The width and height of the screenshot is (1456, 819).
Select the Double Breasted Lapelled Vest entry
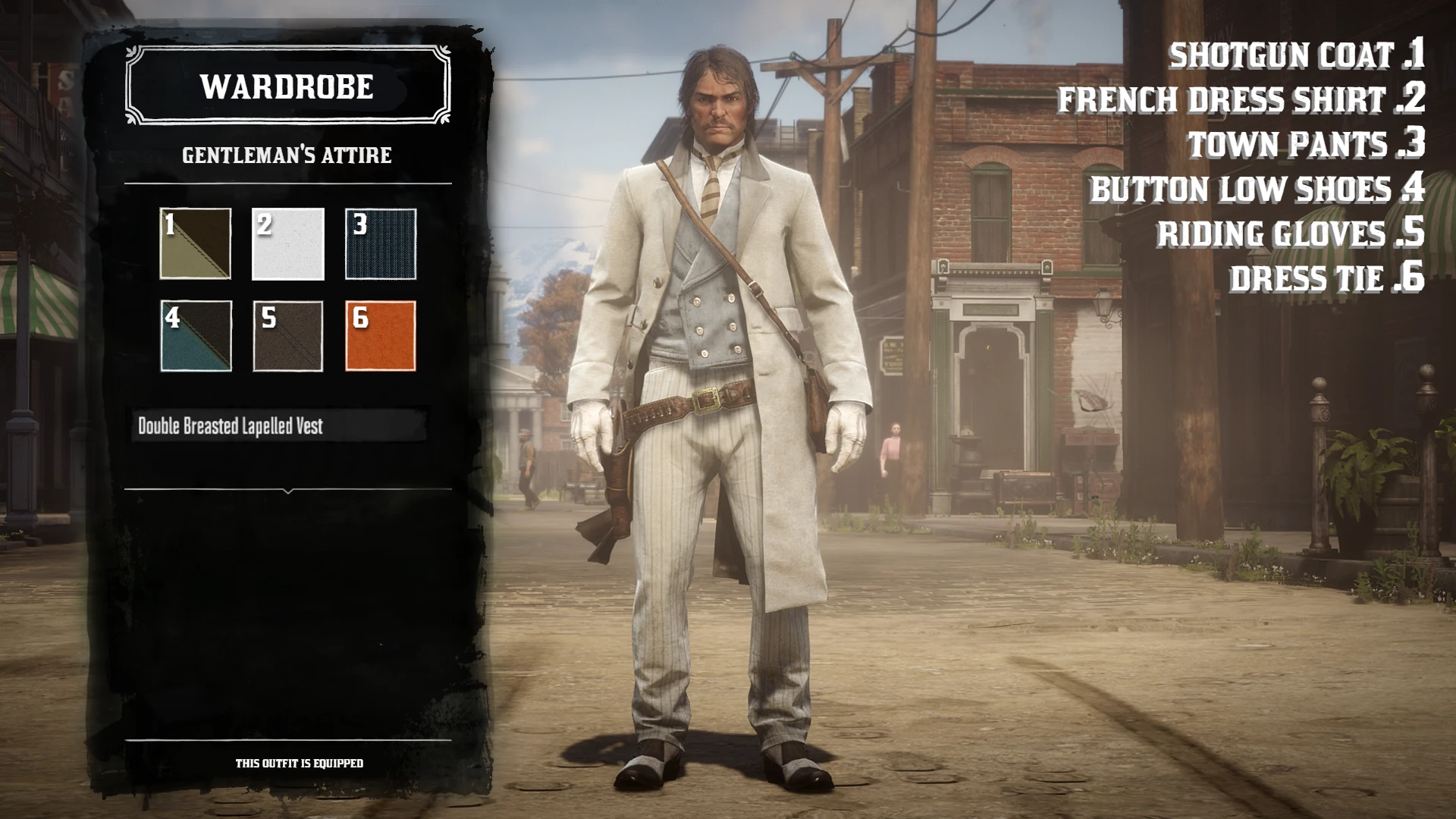coord(278,426)
